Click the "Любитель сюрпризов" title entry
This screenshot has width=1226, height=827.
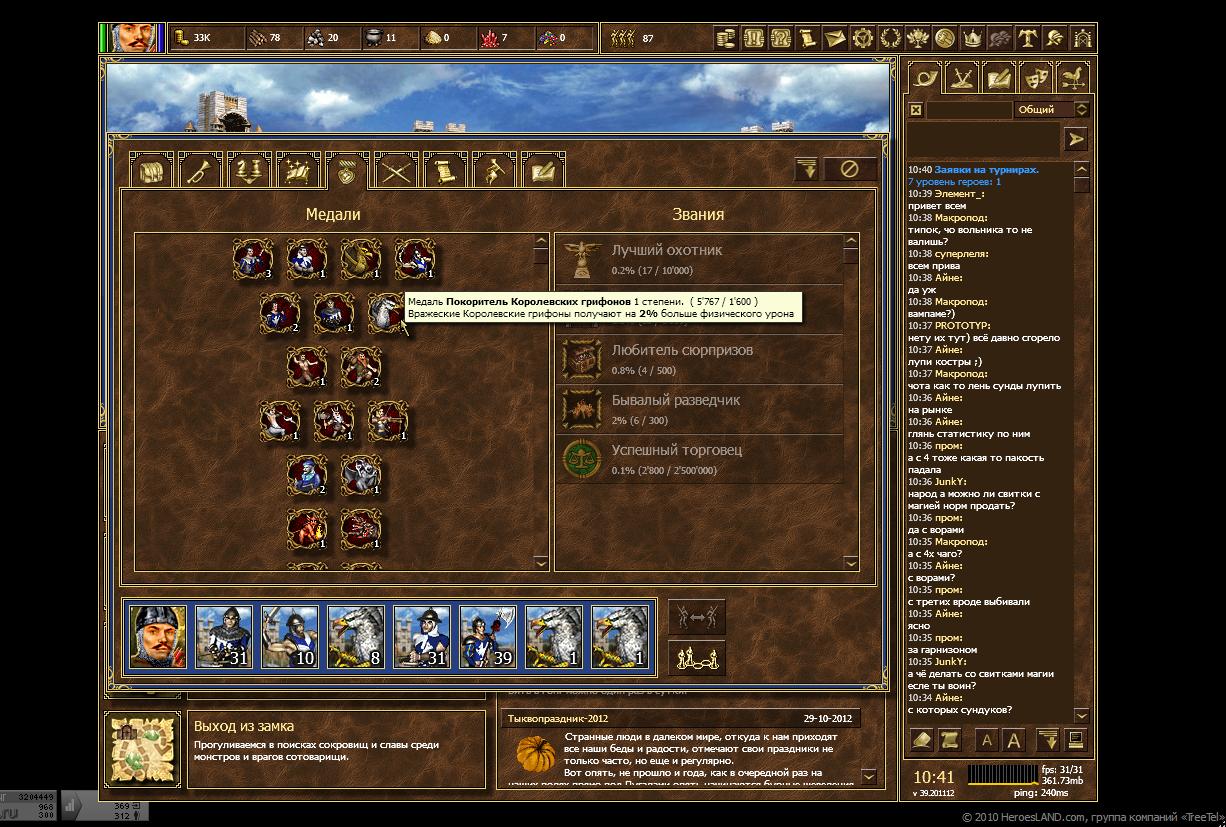click(700, 359)
